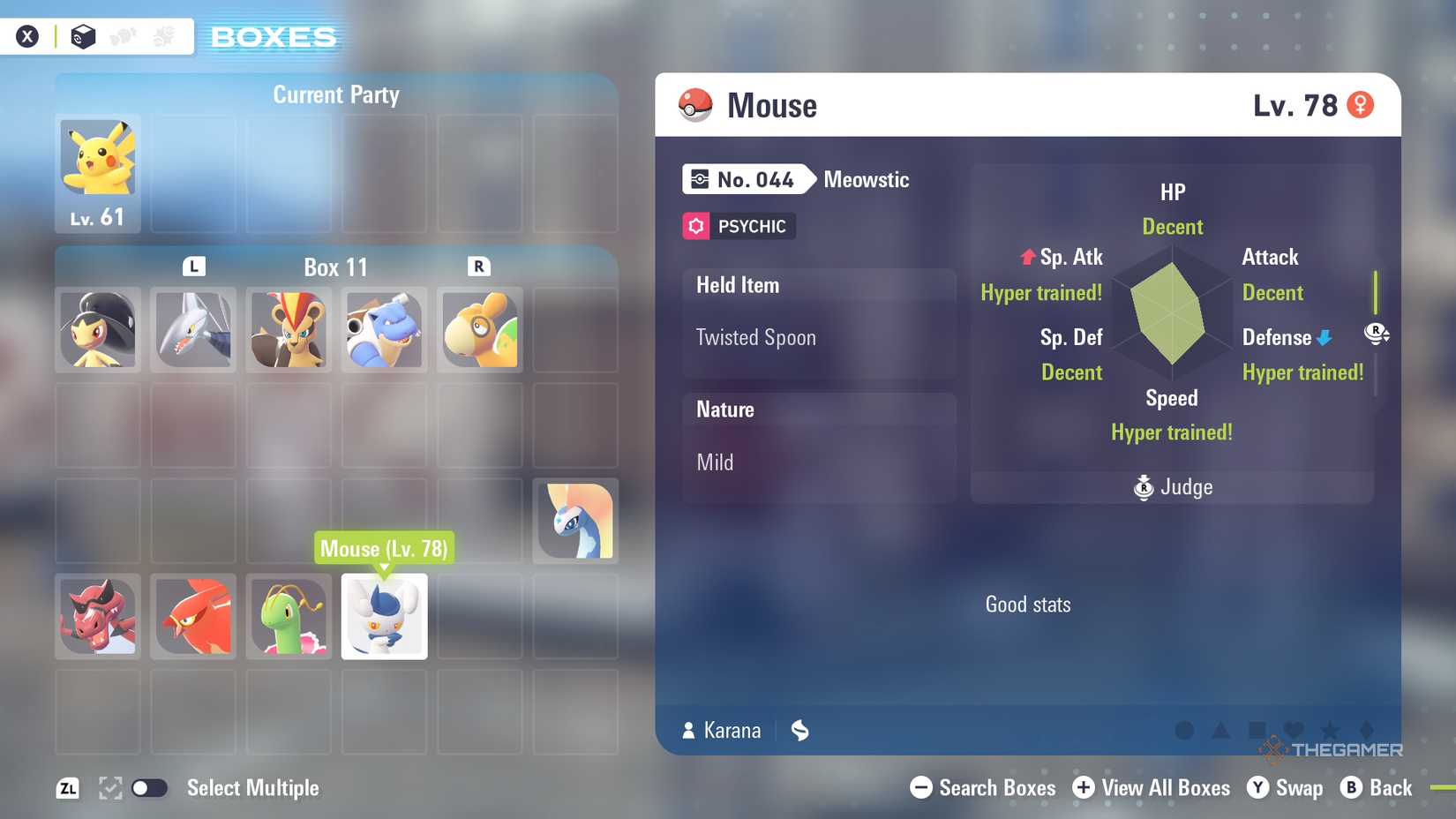Select the Krookodile box slot
This screenshot has width=1456, height=819.
98,616
